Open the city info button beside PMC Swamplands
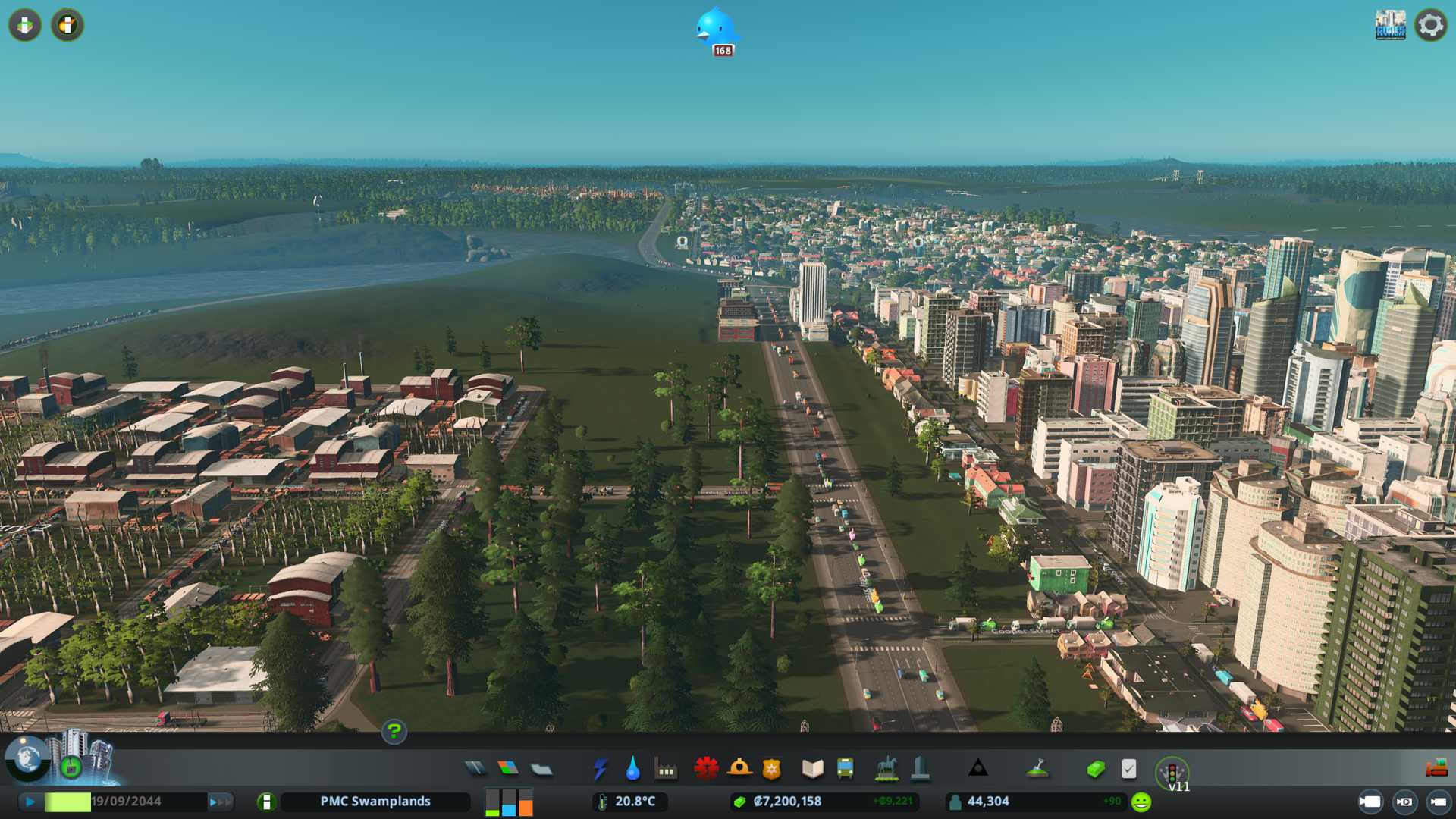The width and height of the screenshot is (1456, 819). [x=266, y=802]
